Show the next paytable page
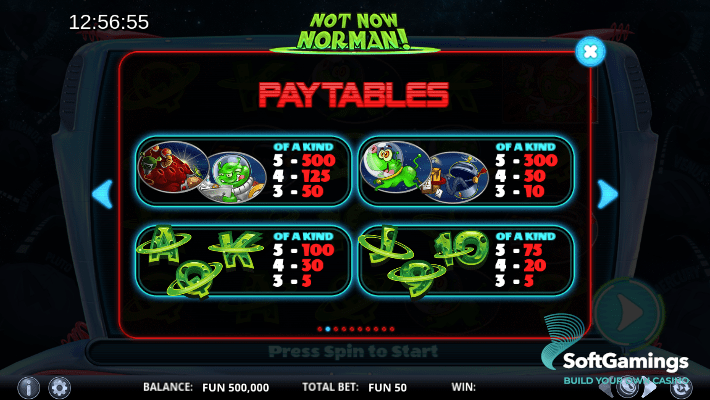The height and width of the screenshot is (400, 710). (x=607, y=193)
